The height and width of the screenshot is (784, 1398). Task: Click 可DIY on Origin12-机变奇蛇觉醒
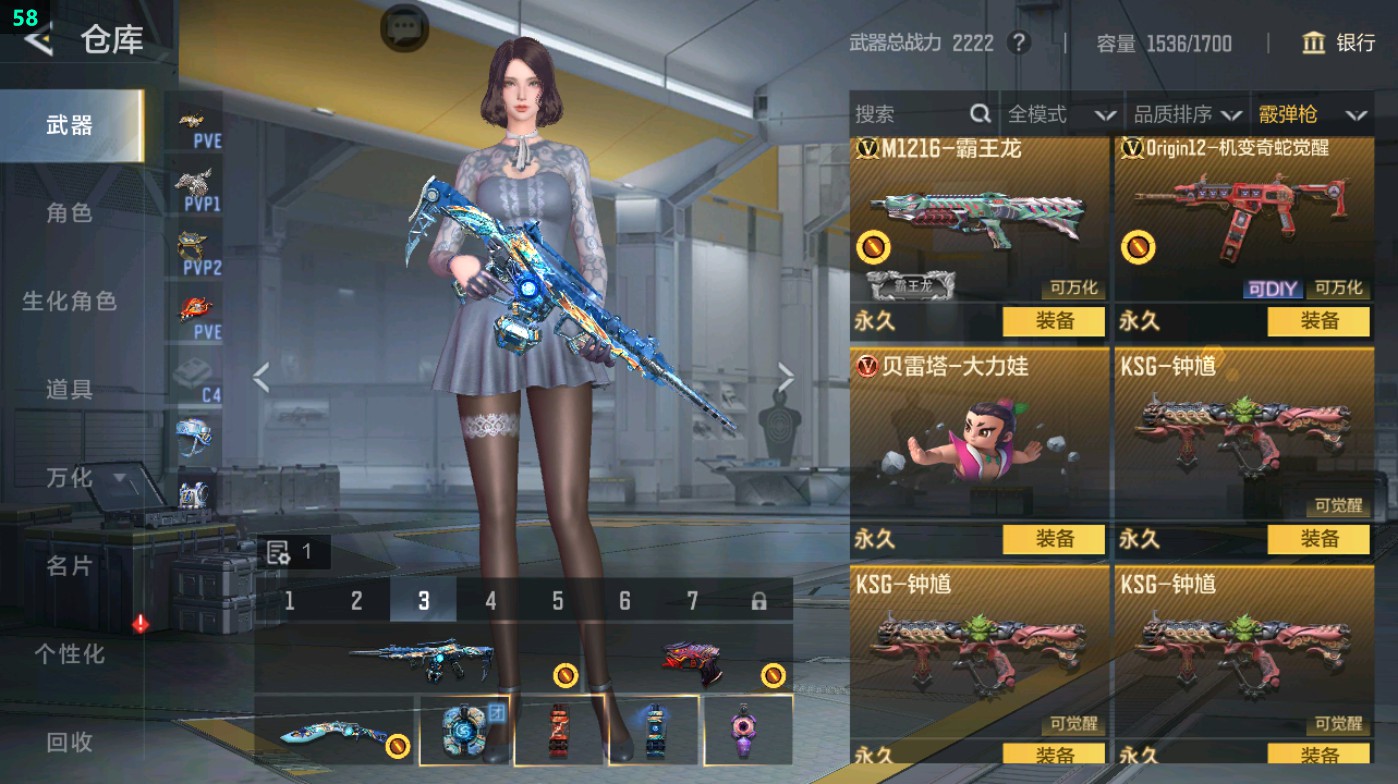pyautogui.click(x=1273, y=288)
